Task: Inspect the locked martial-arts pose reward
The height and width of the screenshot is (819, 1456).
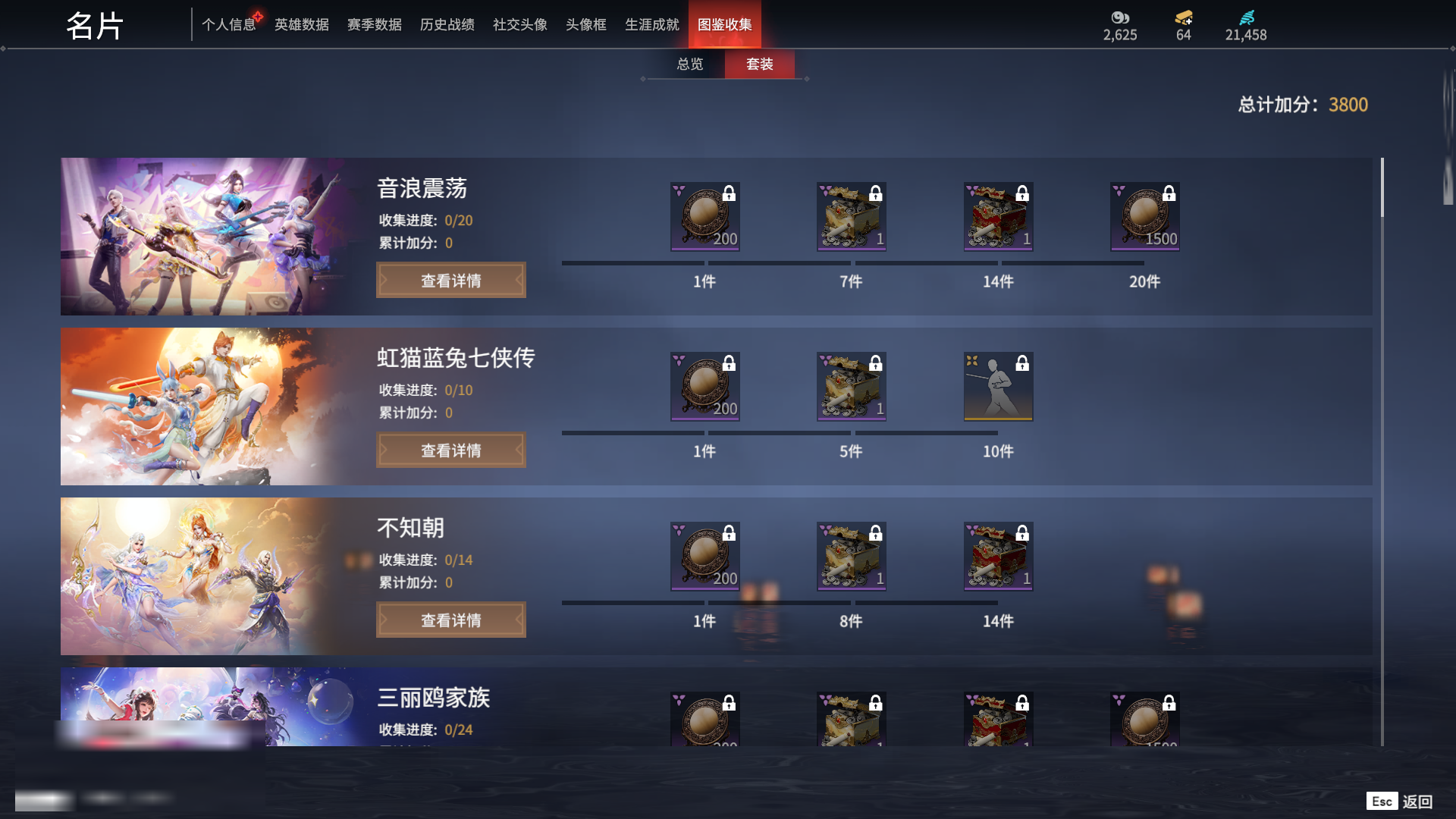Action: (x=998, y=387)
